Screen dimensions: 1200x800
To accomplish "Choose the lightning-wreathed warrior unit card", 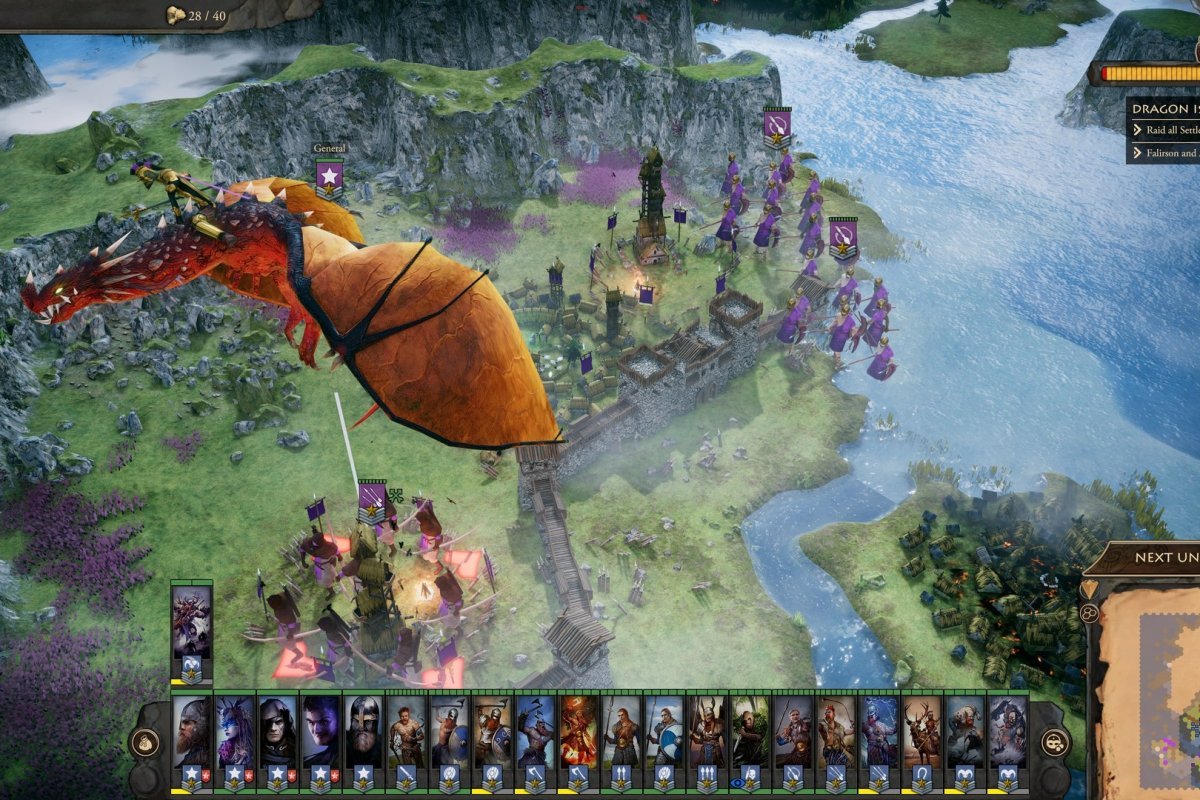I will pyautogui.click(x=879, y=738).
